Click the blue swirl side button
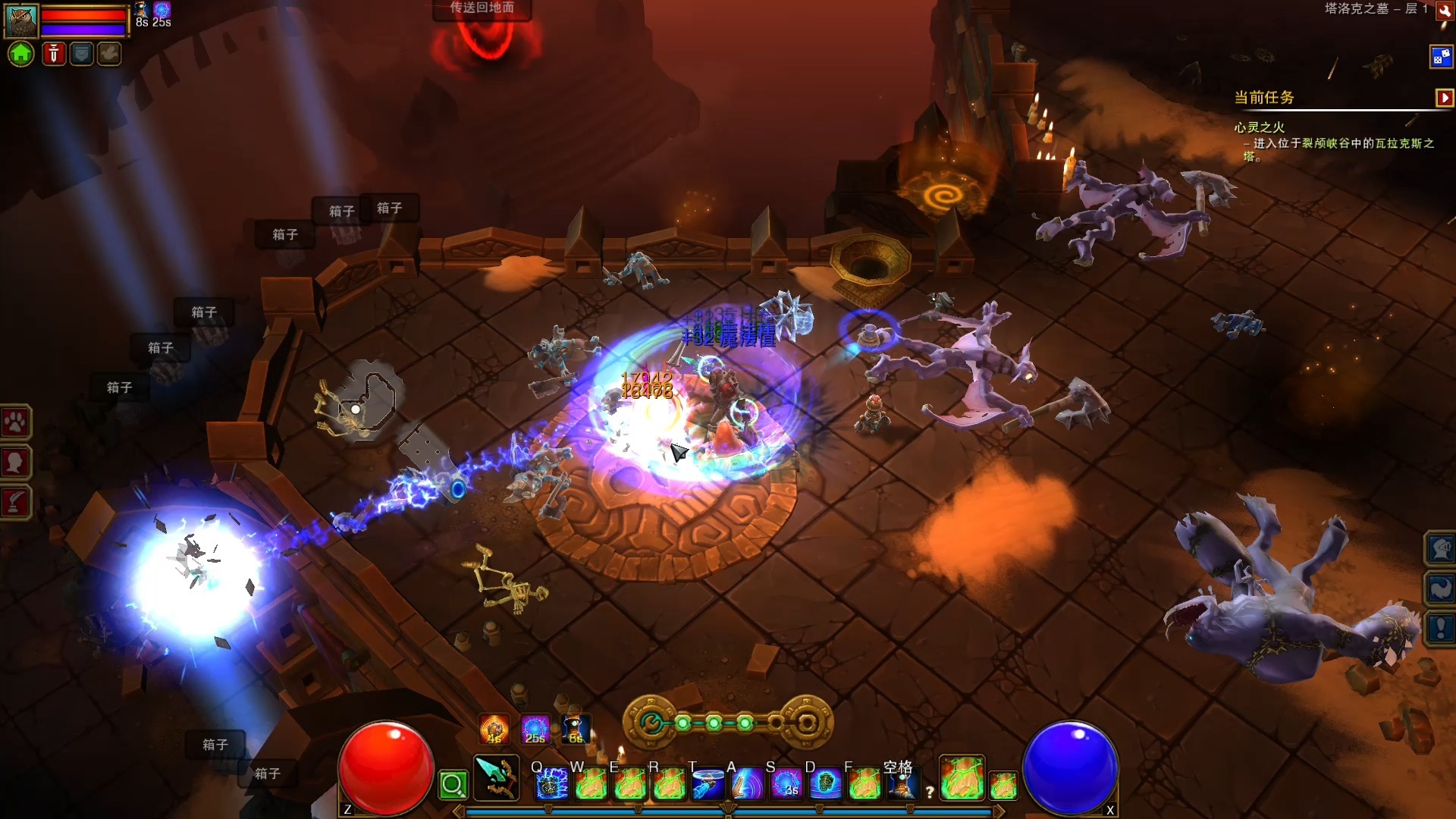The height and width of the screenshot is (819, 1456). [x=1440, y=588]
